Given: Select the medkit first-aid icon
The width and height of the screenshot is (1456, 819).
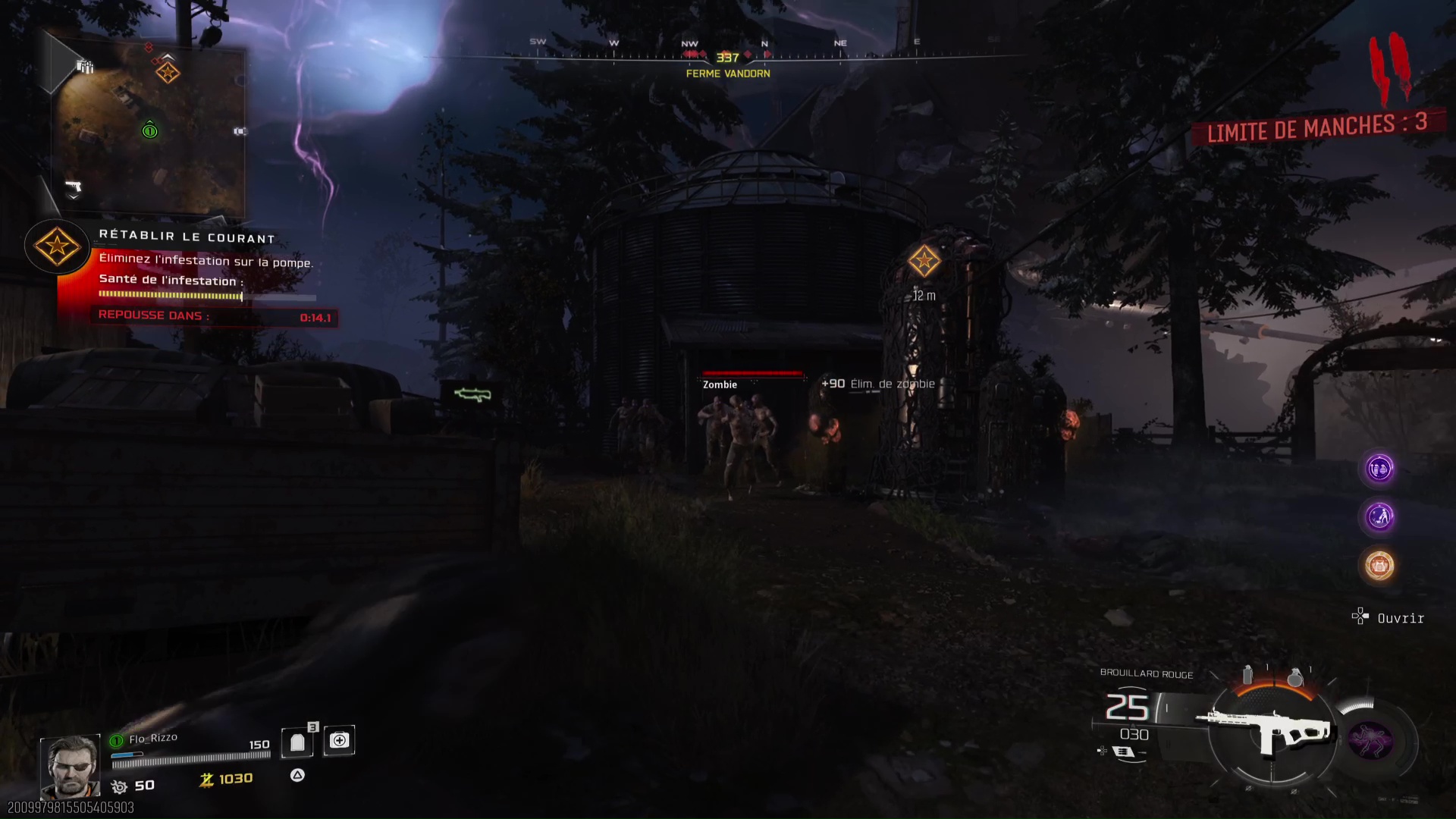Looking at the screenshot, I should click(338, 741).
